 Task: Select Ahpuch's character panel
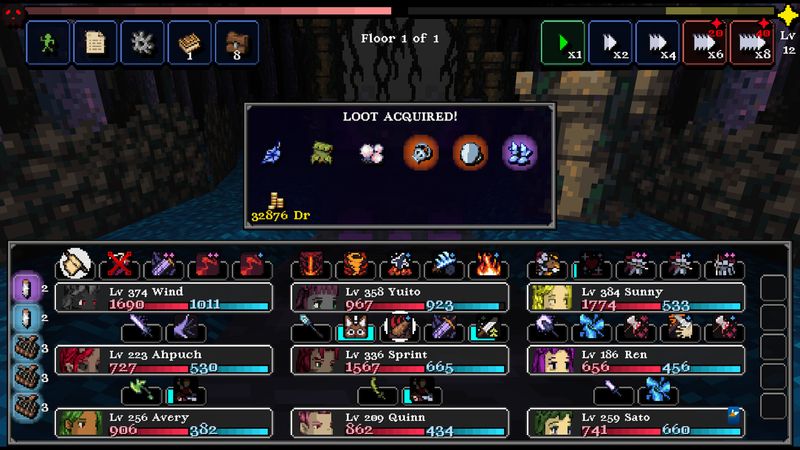pyautogui.click(x=164, y=360)
